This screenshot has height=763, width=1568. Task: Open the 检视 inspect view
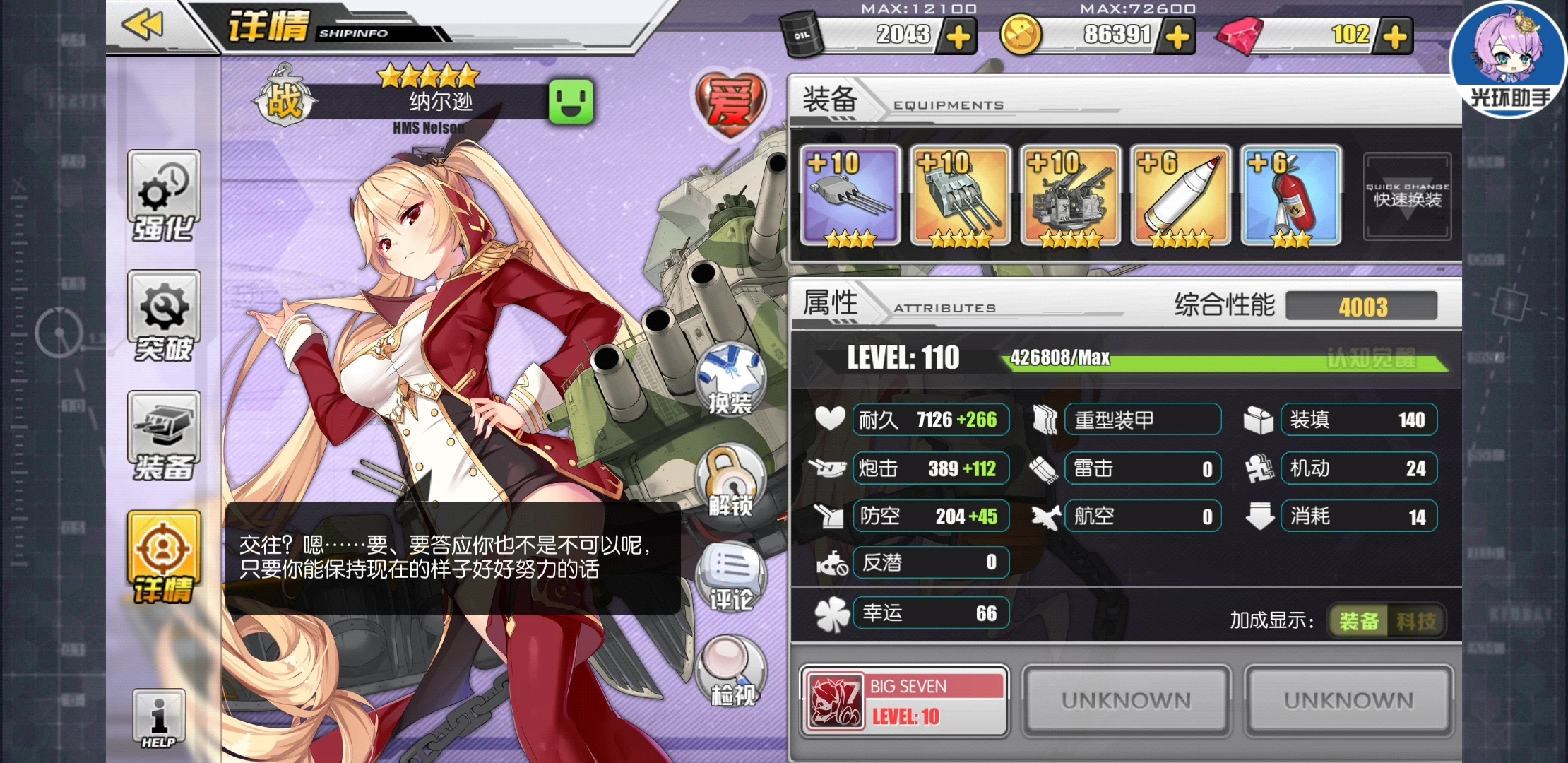tap(732, 672)
